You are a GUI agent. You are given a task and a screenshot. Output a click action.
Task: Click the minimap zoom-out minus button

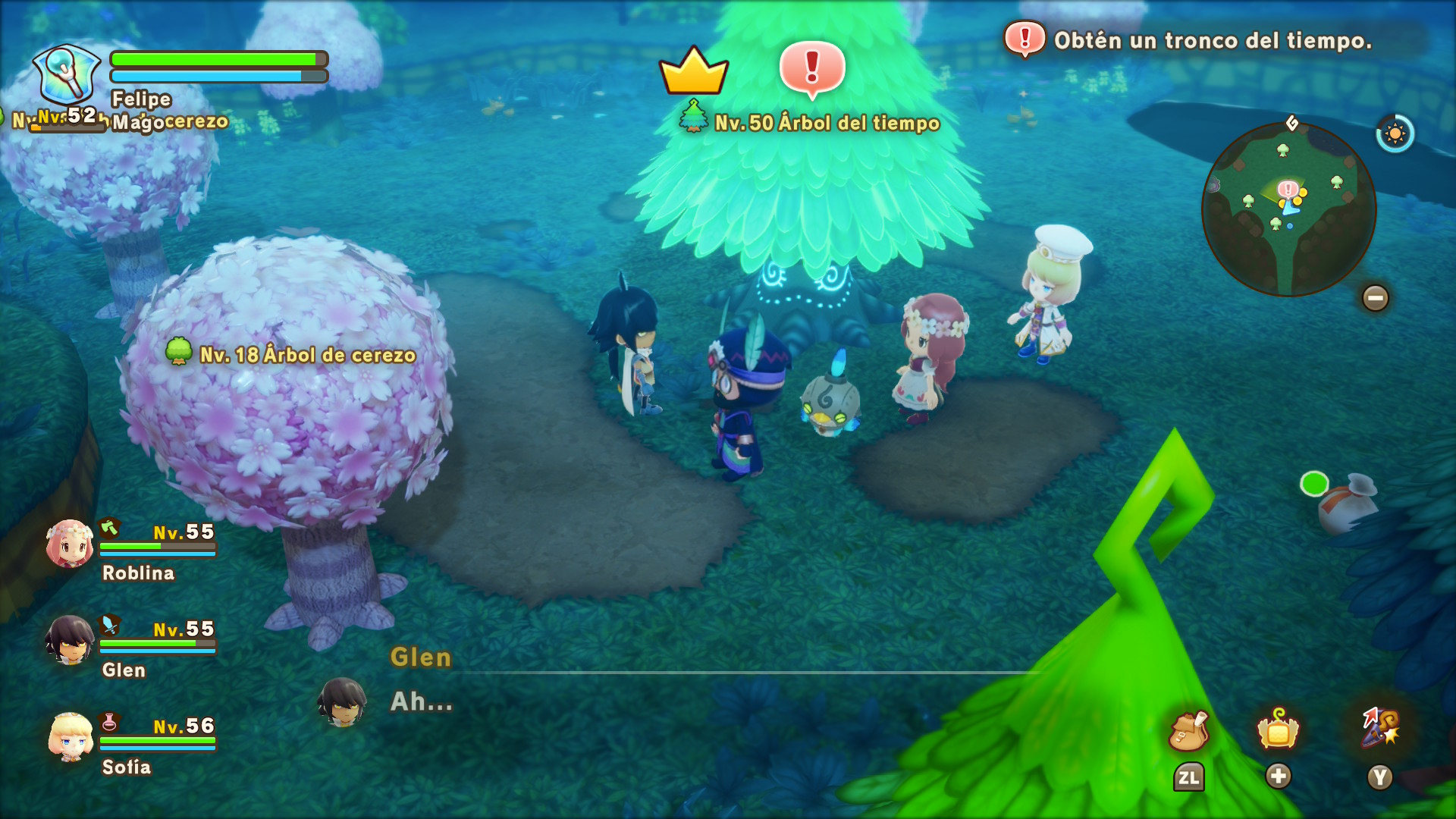coord(1375,298)
